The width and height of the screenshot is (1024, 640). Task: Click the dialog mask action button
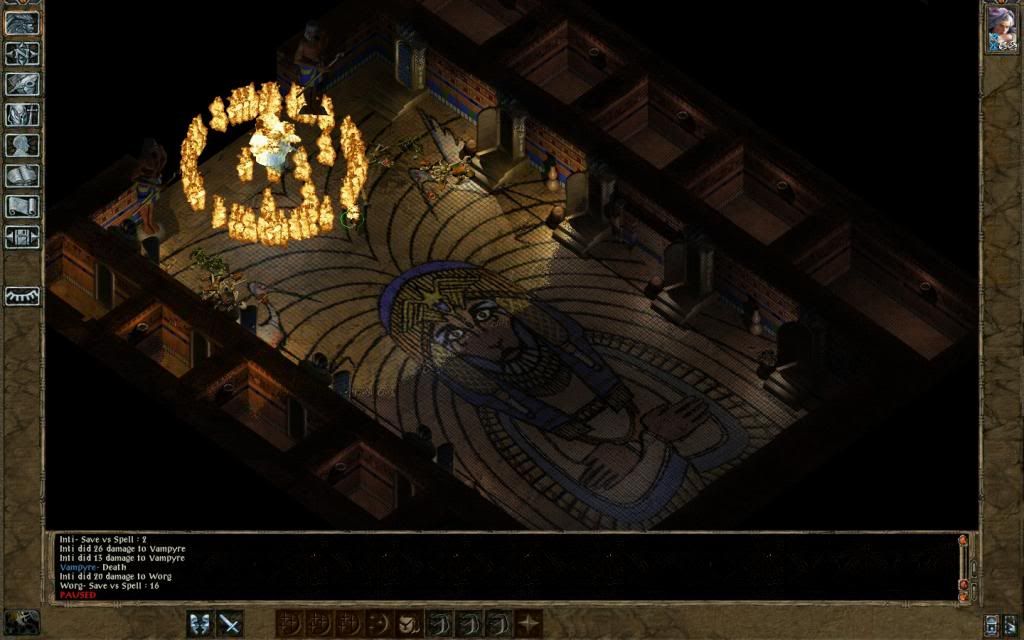[201, 624]
